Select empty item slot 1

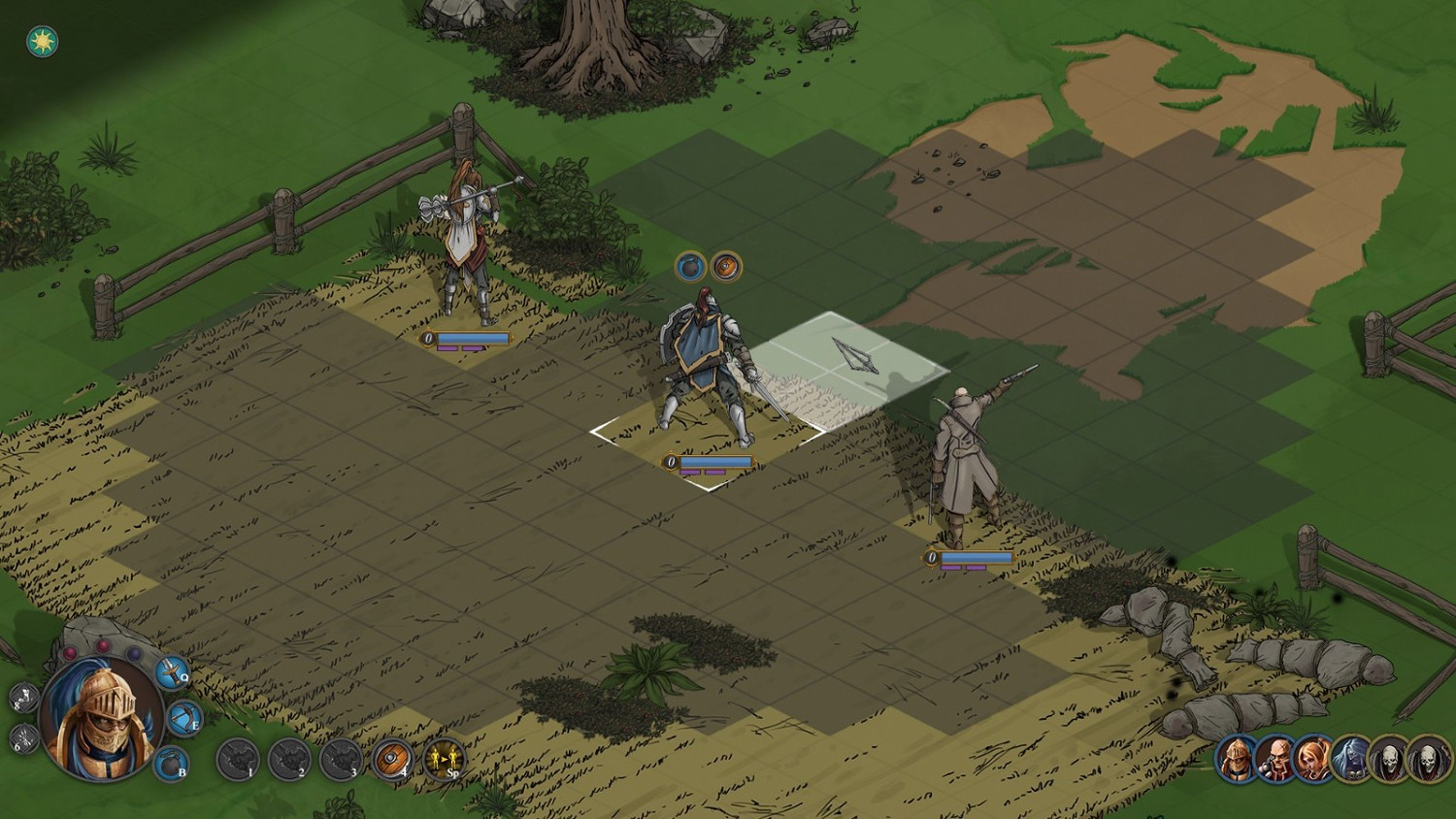click(240, 760)
